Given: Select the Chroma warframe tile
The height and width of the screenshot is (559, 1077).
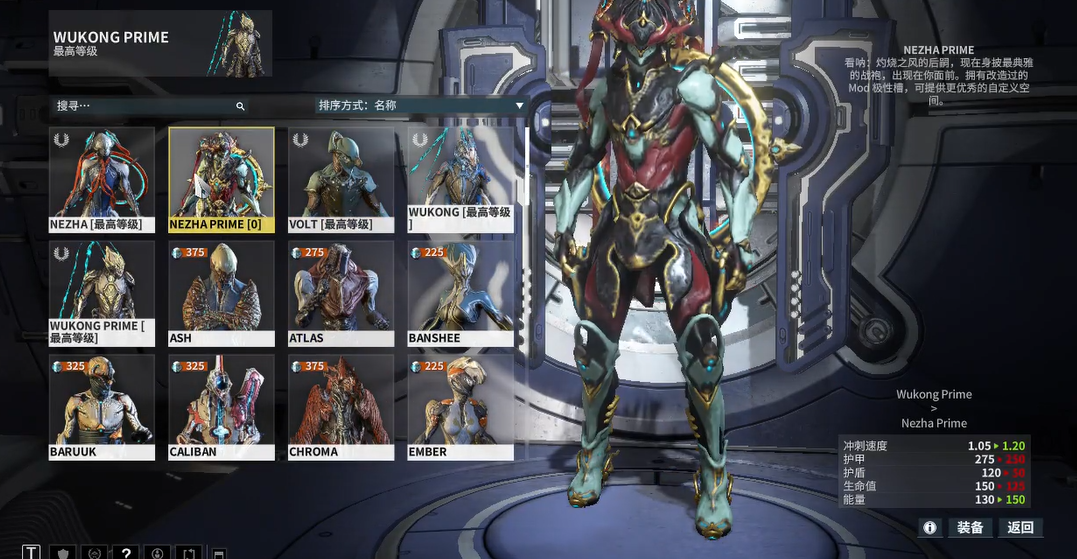Looking at the screenshot, I should [341, 407].
